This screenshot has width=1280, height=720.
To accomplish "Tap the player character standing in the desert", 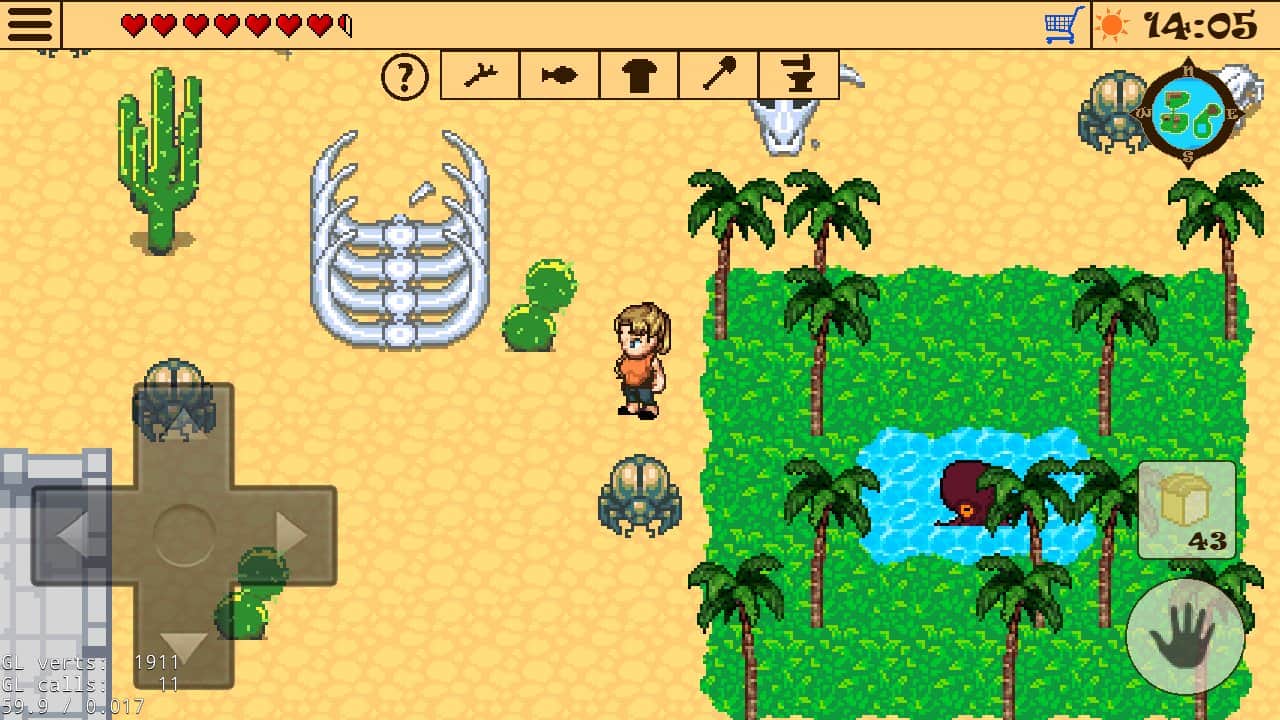I will [638, 355].
